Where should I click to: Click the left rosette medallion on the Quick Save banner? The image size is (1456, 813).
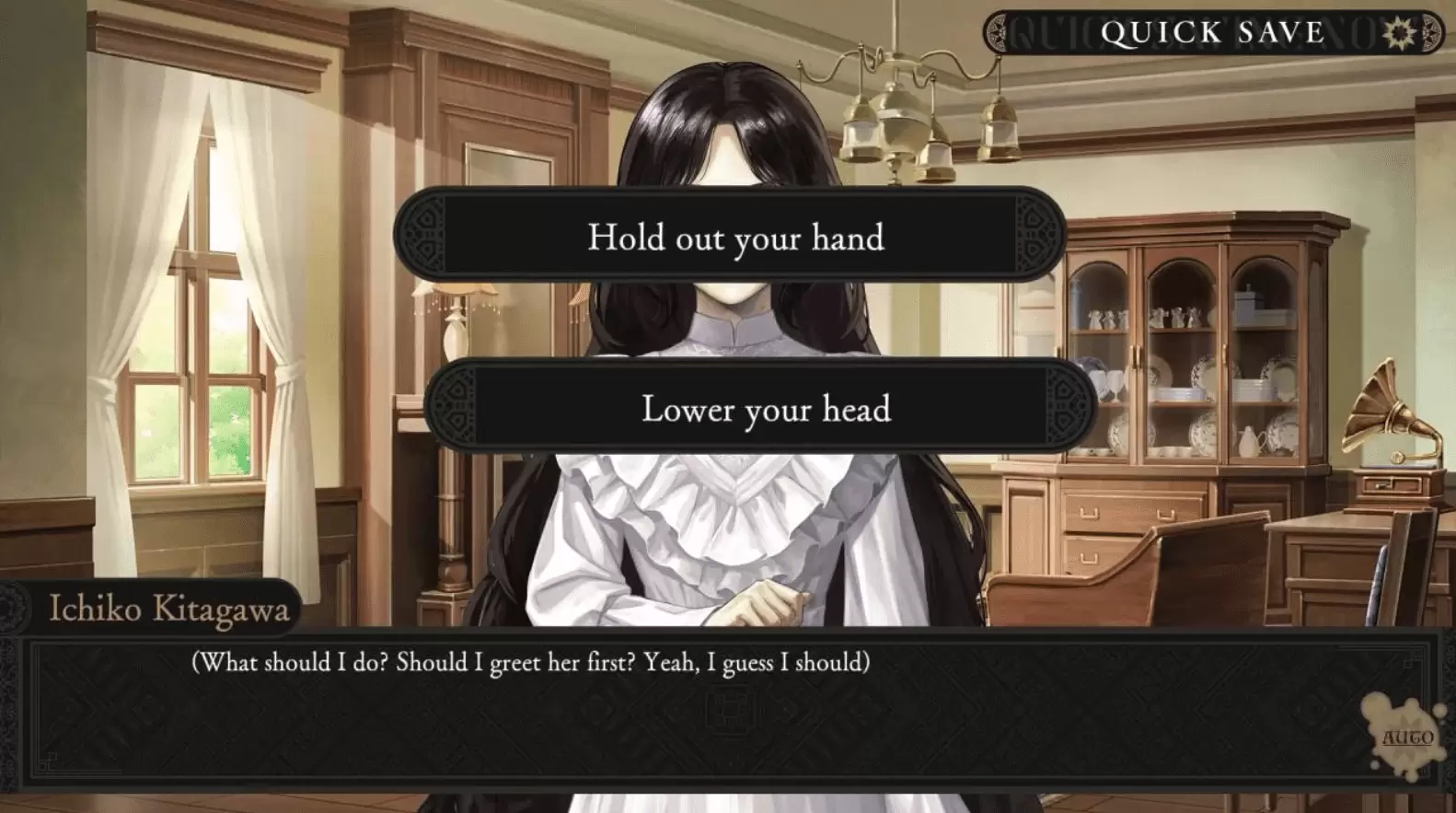coord(998,33)
